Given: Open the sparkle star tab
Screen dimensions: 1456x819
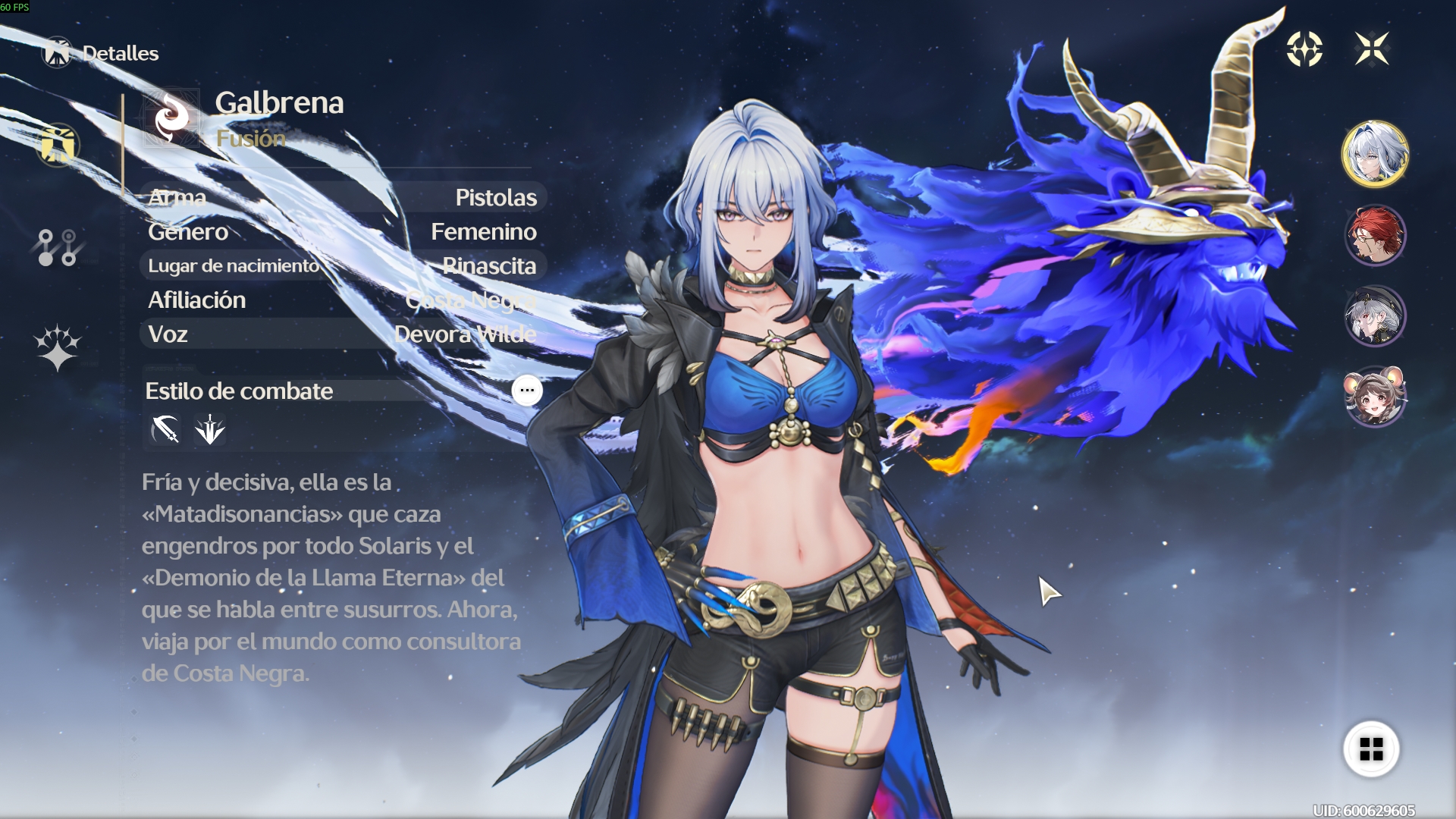Looking at the screenshot, I should click(x=57, y=348).
